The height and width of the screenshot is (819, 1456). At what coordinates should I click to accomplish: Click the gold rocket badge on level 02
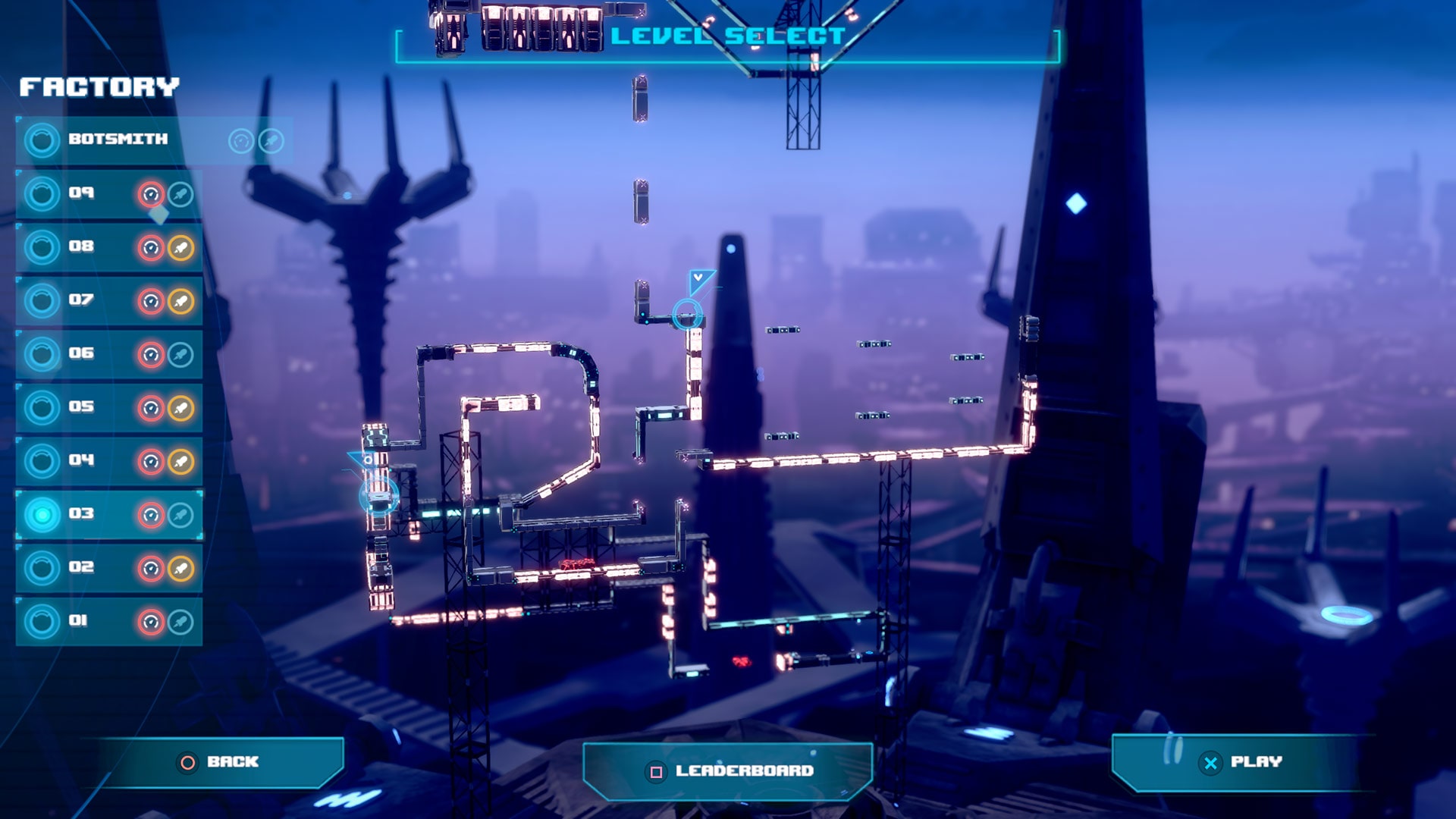(x=180, y=566)
